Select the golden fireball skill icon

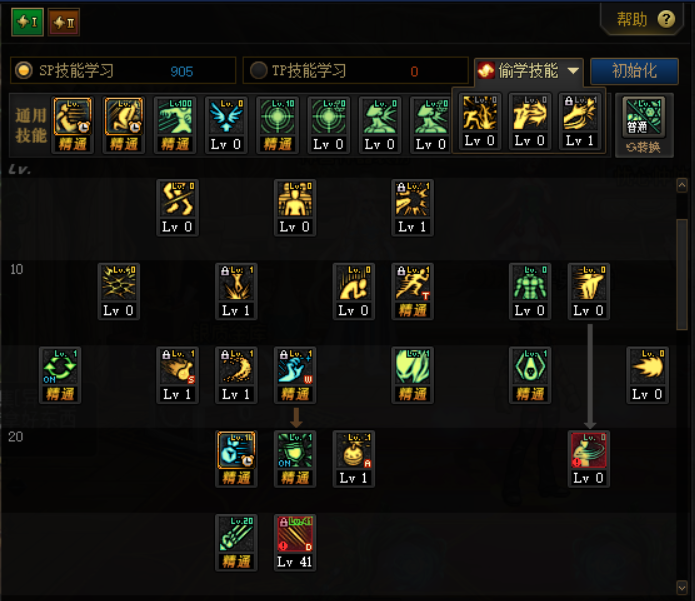click(x=647, y=369)
